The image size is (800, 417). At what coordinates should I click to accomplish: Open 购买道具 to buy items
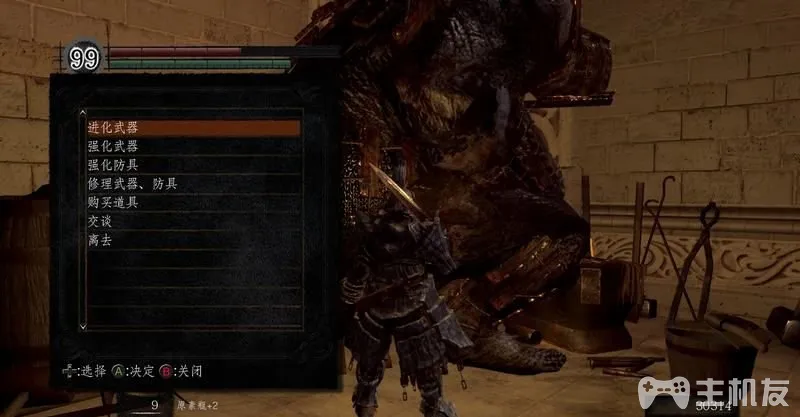point(113,203)
